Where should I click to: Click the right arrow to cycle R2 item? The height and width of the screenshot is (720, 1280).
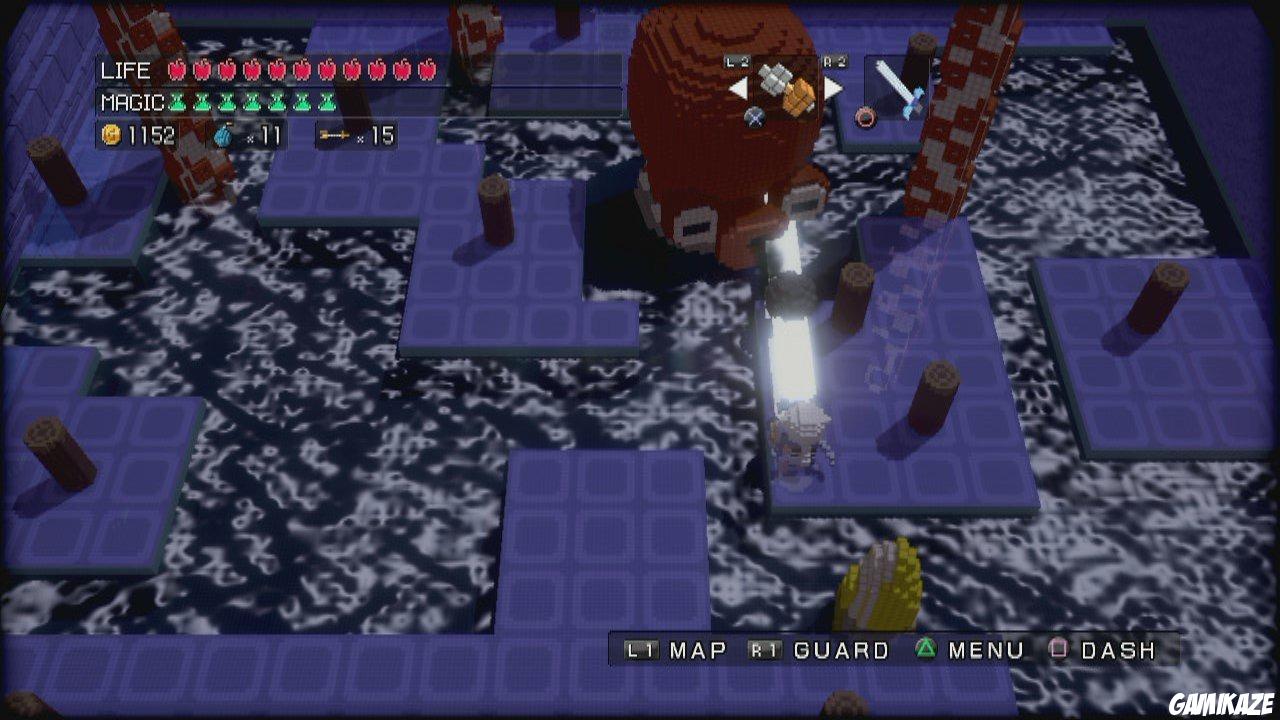(832, 88)
